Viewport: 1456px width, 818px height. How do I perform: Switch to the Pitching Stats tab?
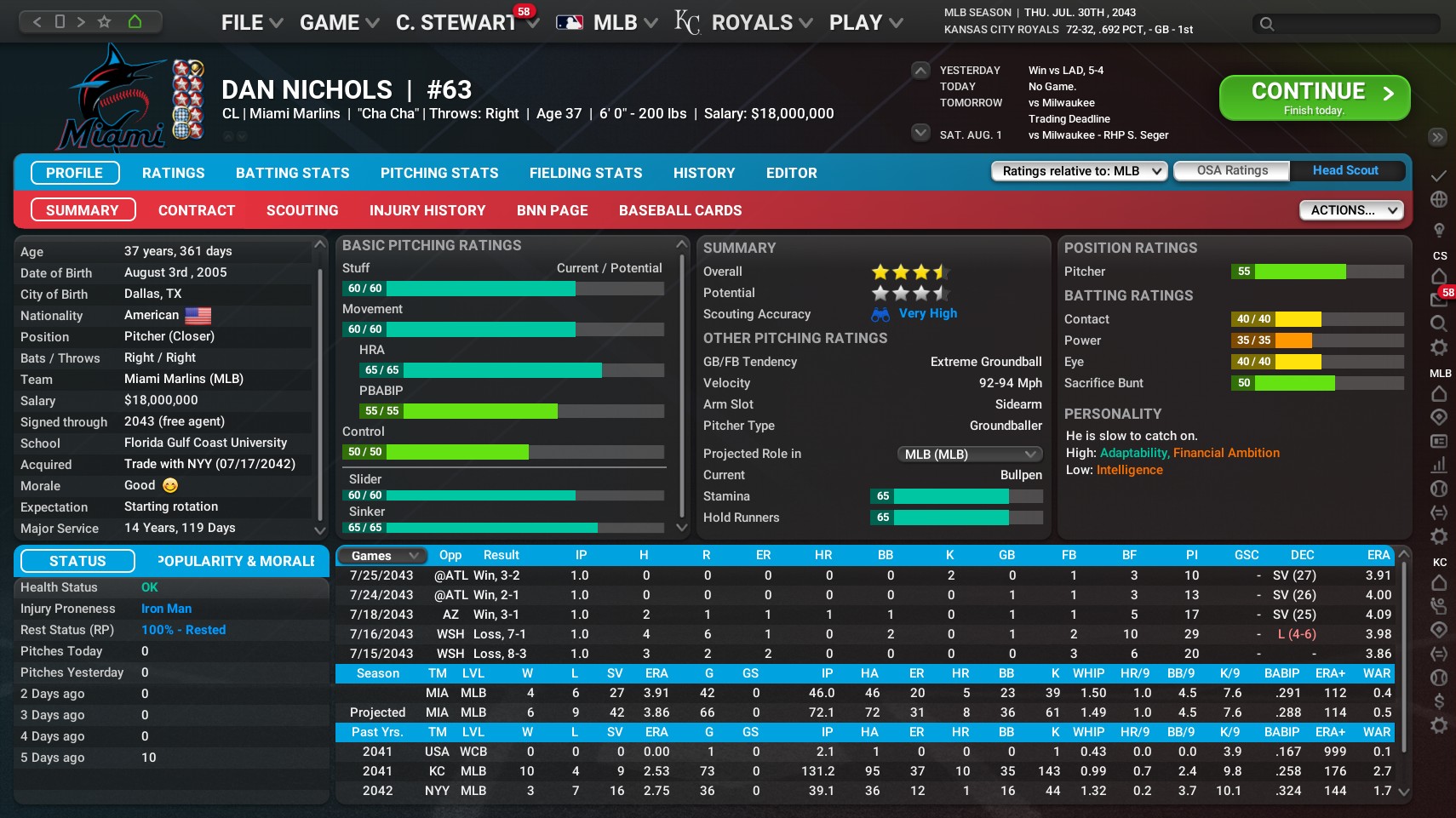(x=439, y=173)
